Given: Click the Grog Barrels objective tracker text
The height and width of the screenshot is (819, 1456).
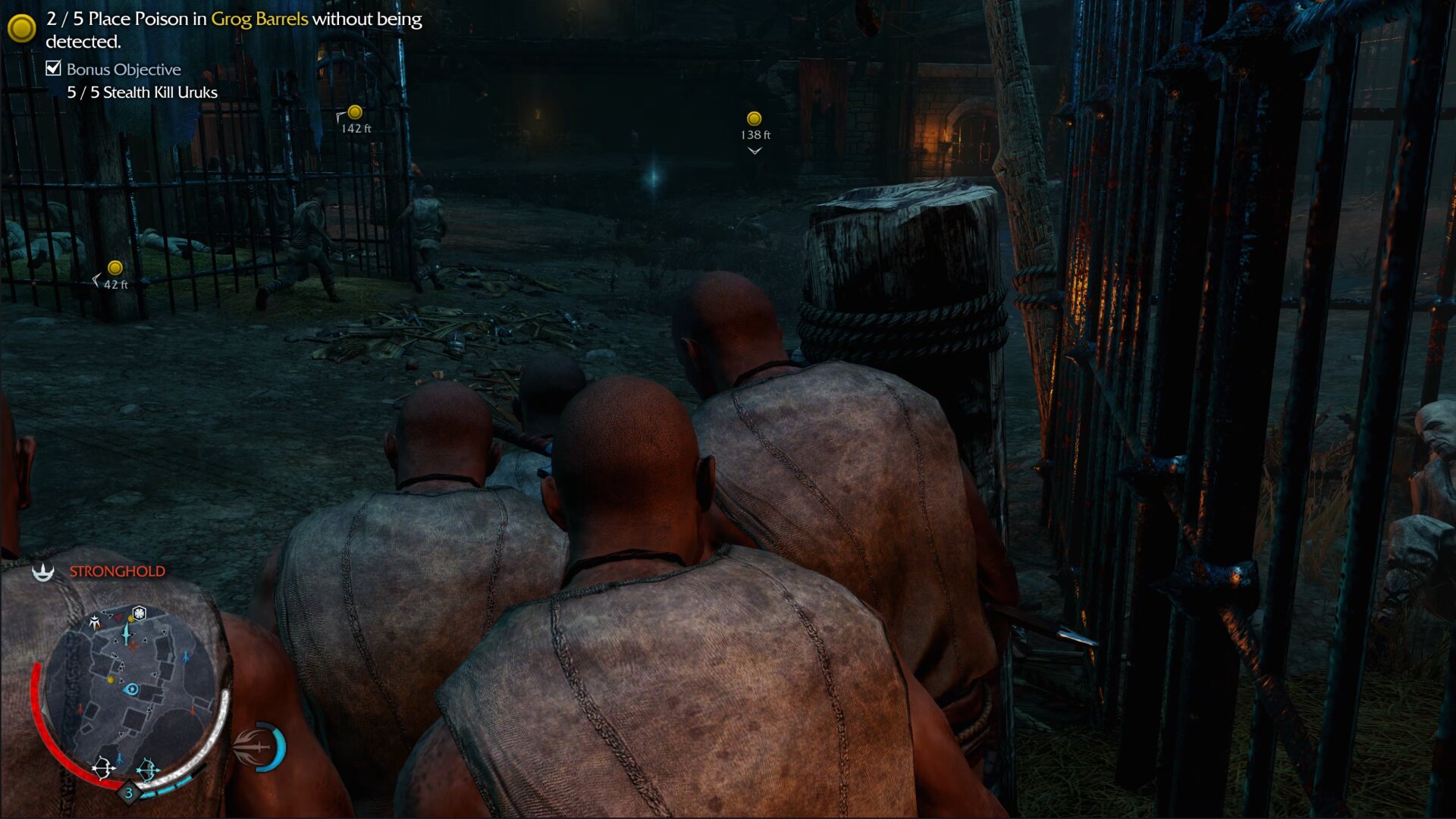Looking at the screenshot, I should click(259, 19).
